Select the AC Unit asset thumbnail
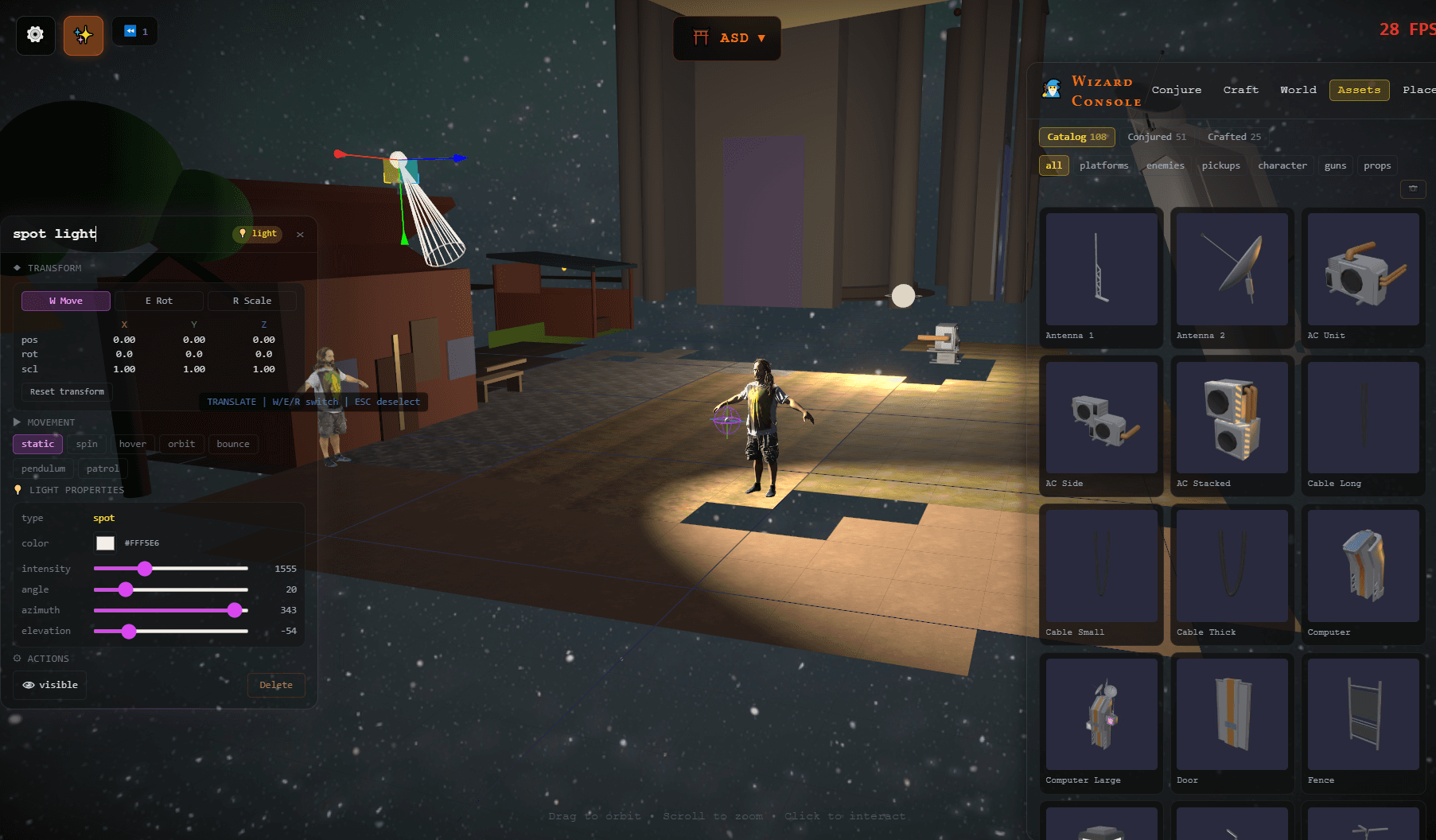Image resolution: width=1436 pixels, height=840 pixels. point(1363,270)
